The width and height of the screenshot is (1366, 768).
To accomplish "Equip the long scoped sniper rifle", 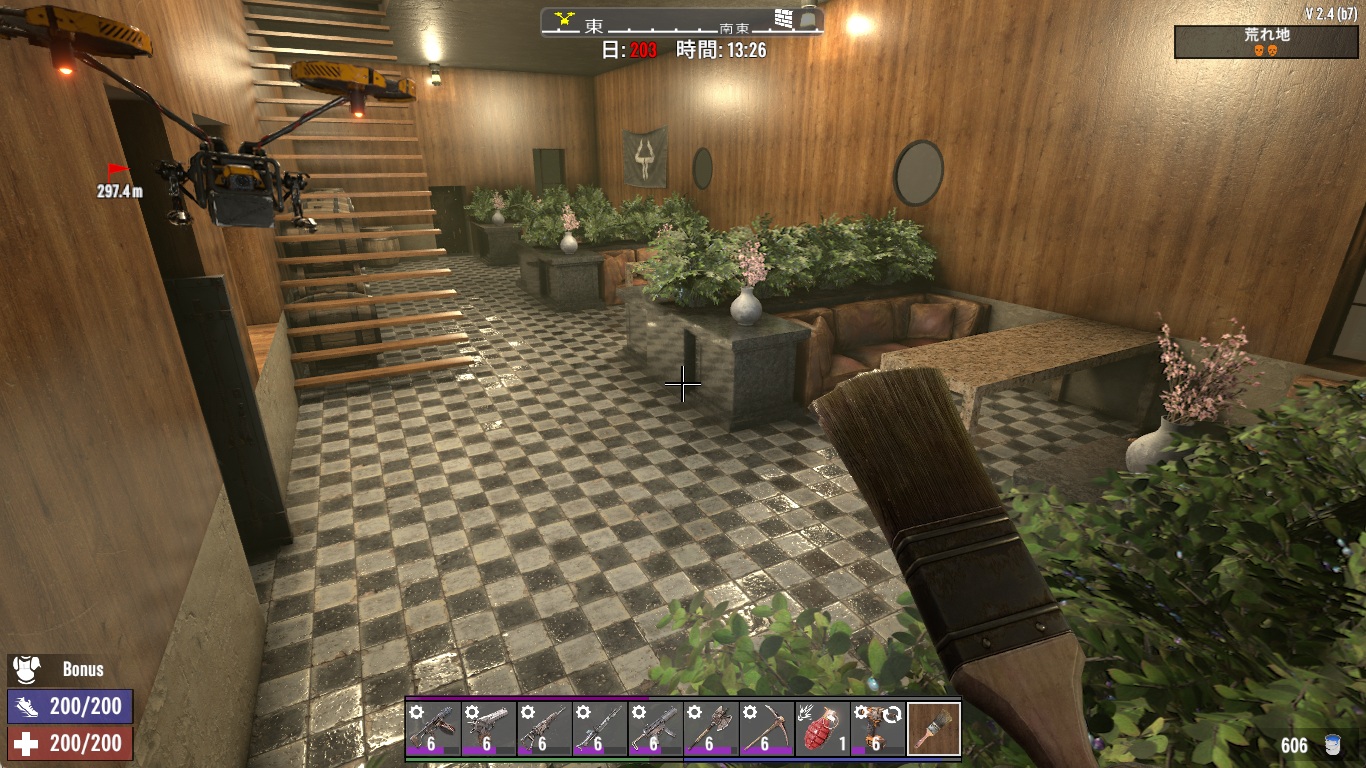I will (600, 729).
